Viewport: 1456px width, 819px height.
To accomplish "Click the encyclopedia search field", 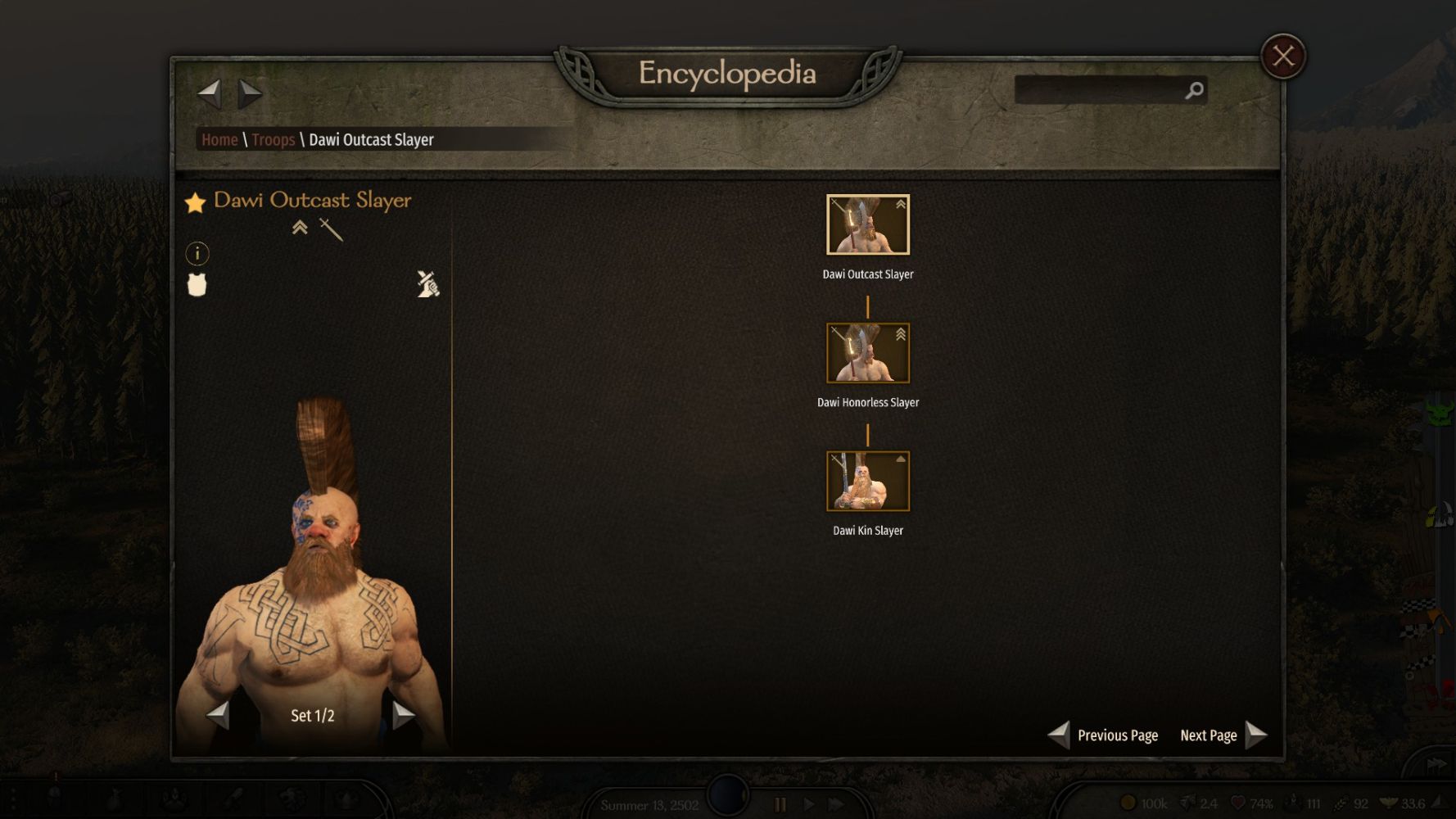I will 1097,90.
